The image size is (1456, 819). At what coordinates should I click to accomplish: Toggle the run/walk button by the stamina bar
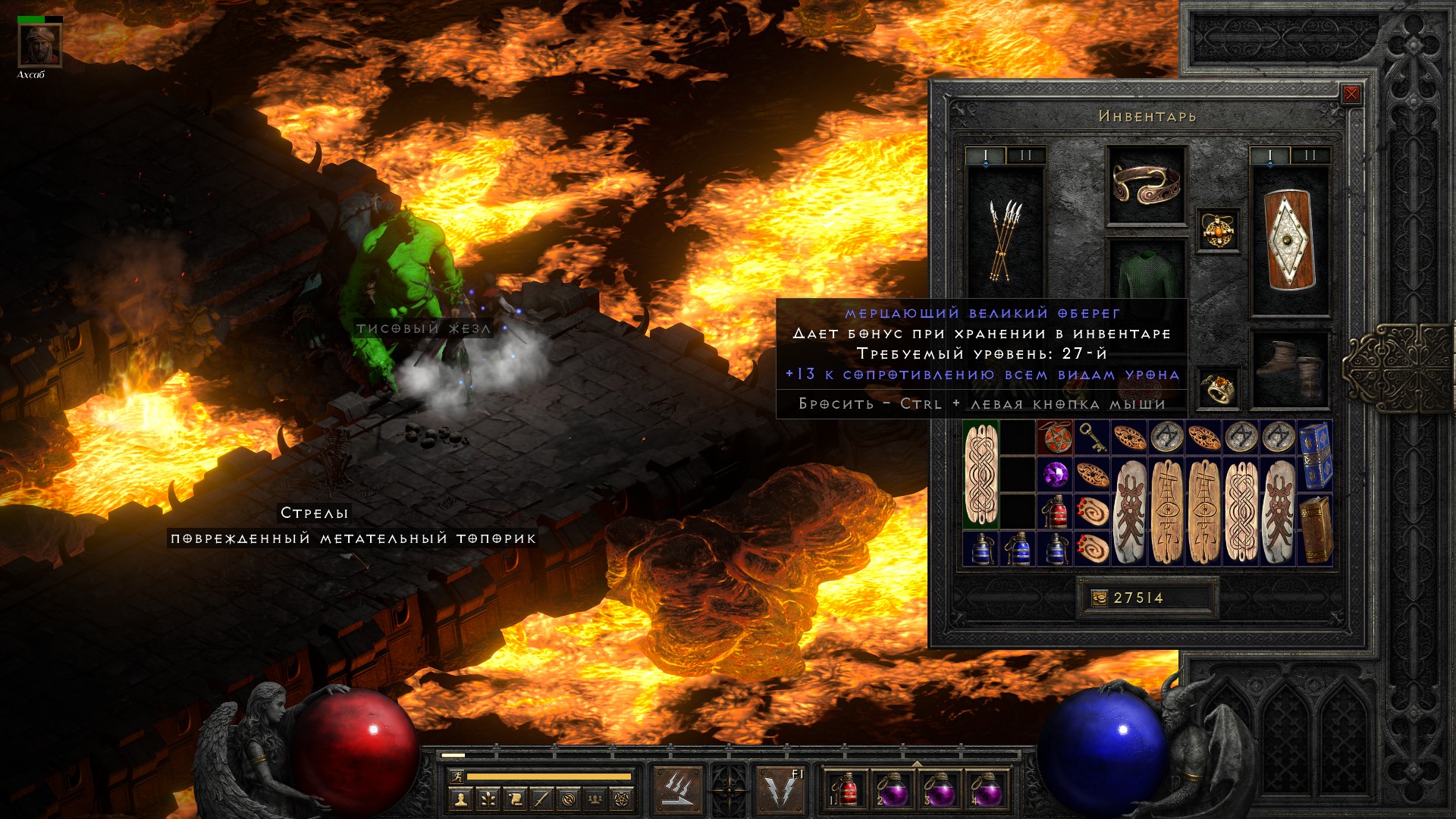(456, 777)
